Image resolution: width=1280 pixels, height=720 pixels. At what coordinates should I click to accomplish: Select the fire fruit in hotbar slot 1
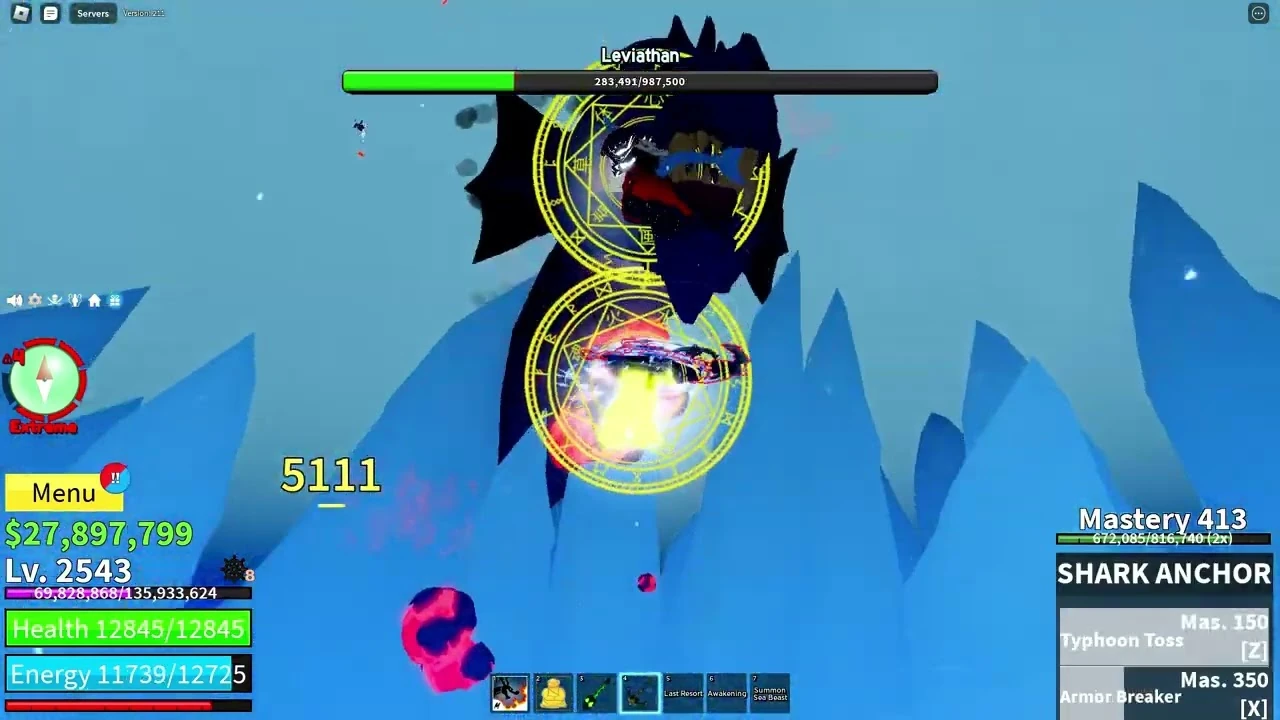(x=510, y=693)
